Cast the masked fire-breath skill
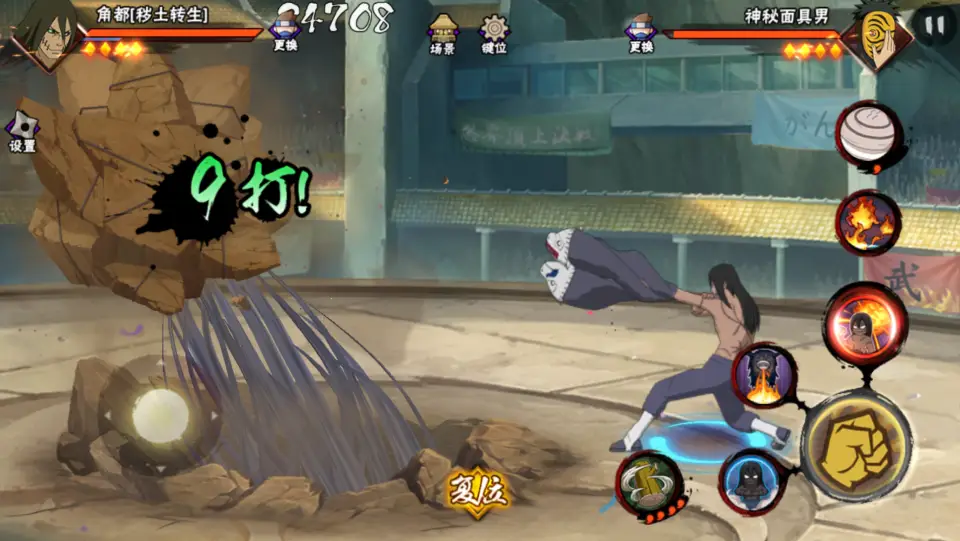This screenshot has height=541, width=960. (765, 376)
